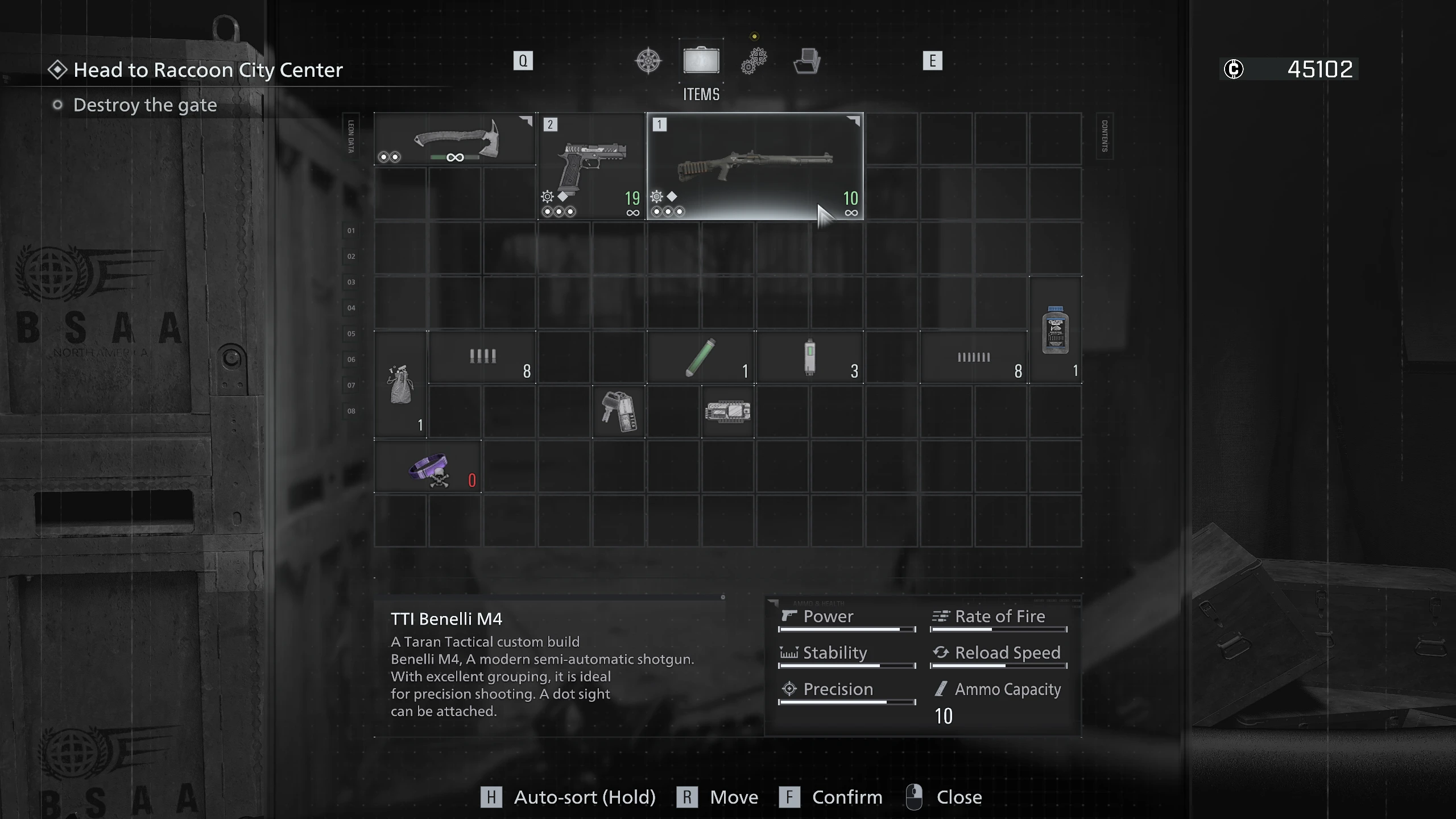Select the handgun in slot 2

(x=591, y=166)
